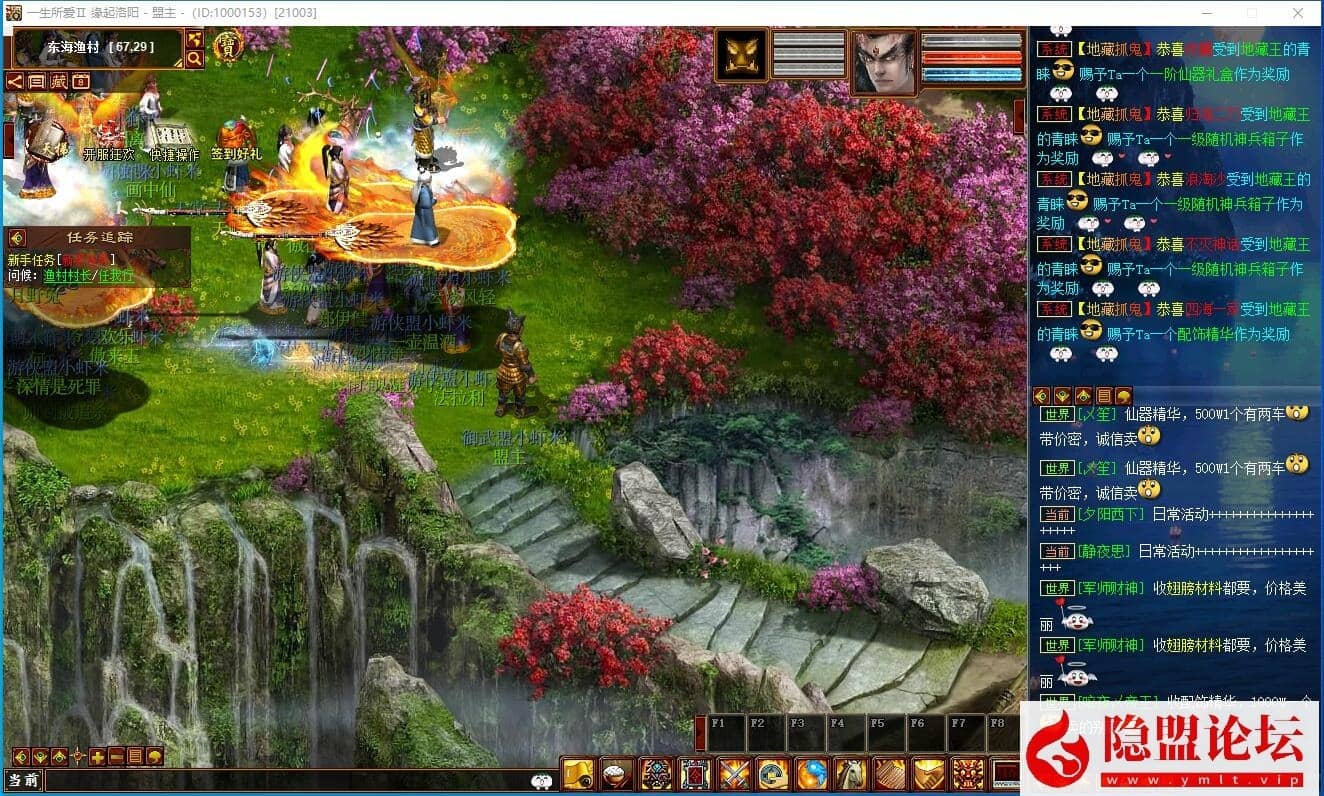Click the 任我行 quest link
Screen dimensions: 1324x796
(115, 276)
